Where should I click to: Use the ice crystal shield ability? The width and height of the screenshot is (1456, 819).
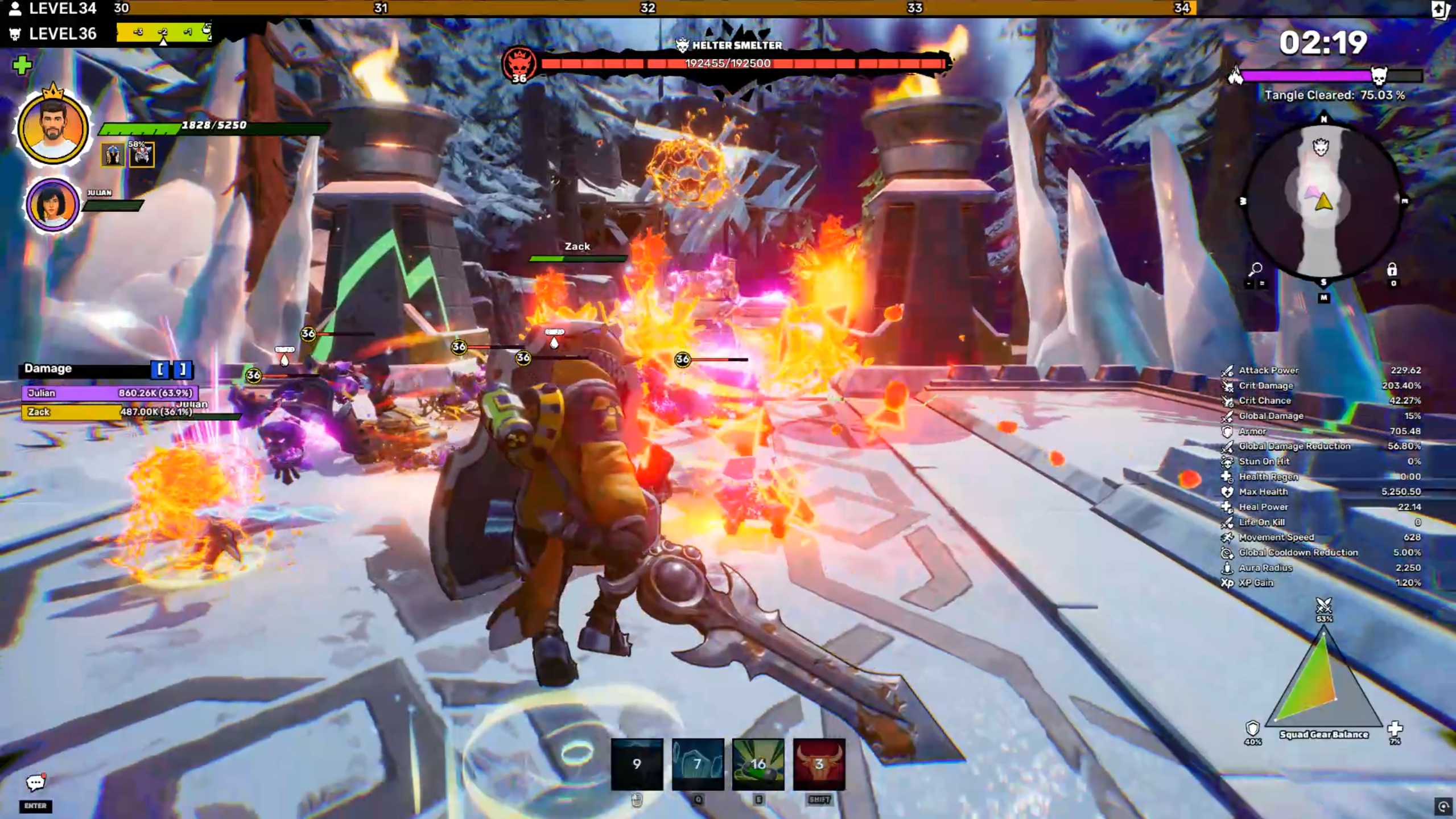[698, 764]
